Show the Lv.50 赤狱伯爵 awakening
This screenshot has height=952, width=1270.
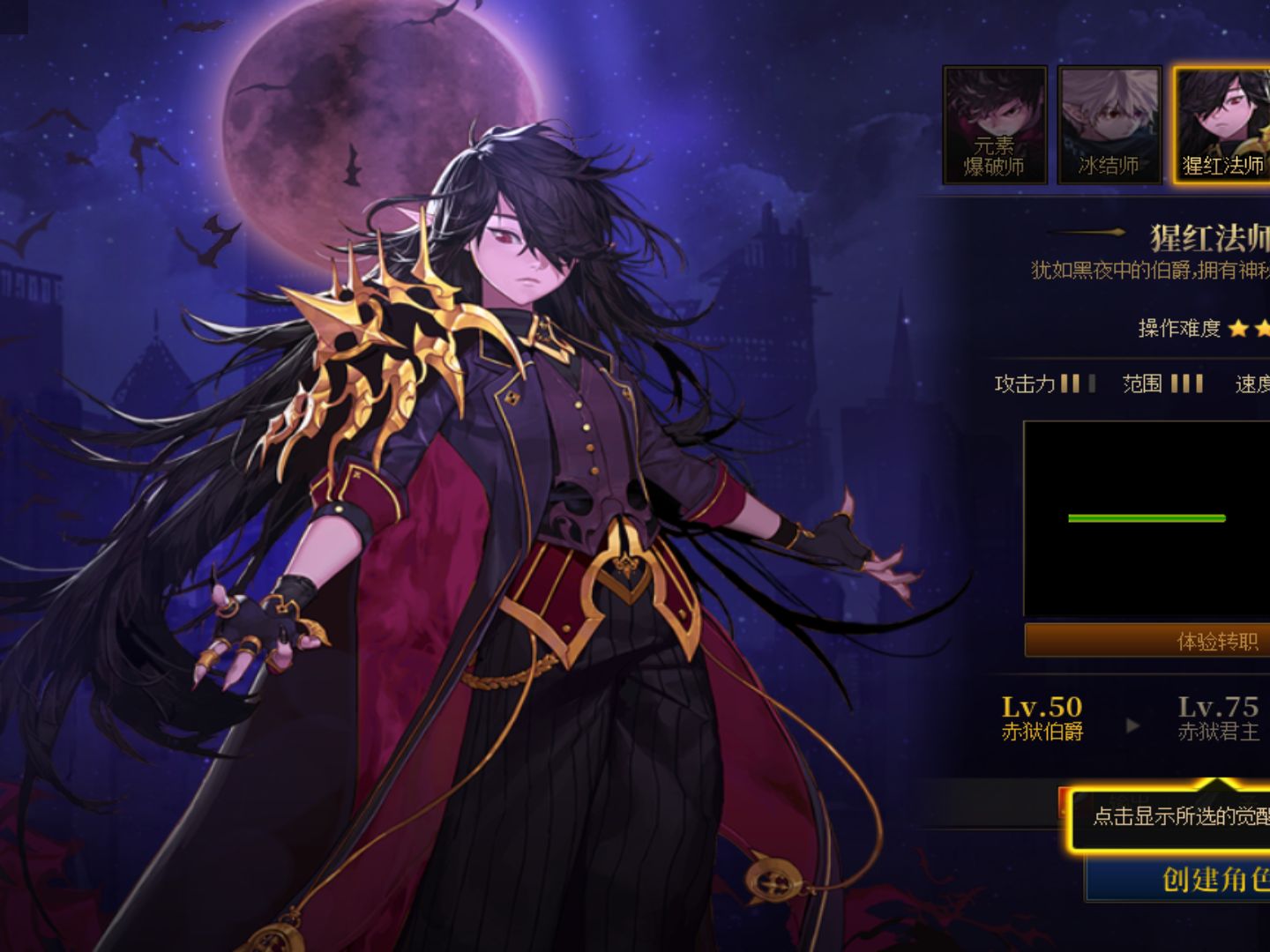pyautogui.click(x=1042, y=718)
